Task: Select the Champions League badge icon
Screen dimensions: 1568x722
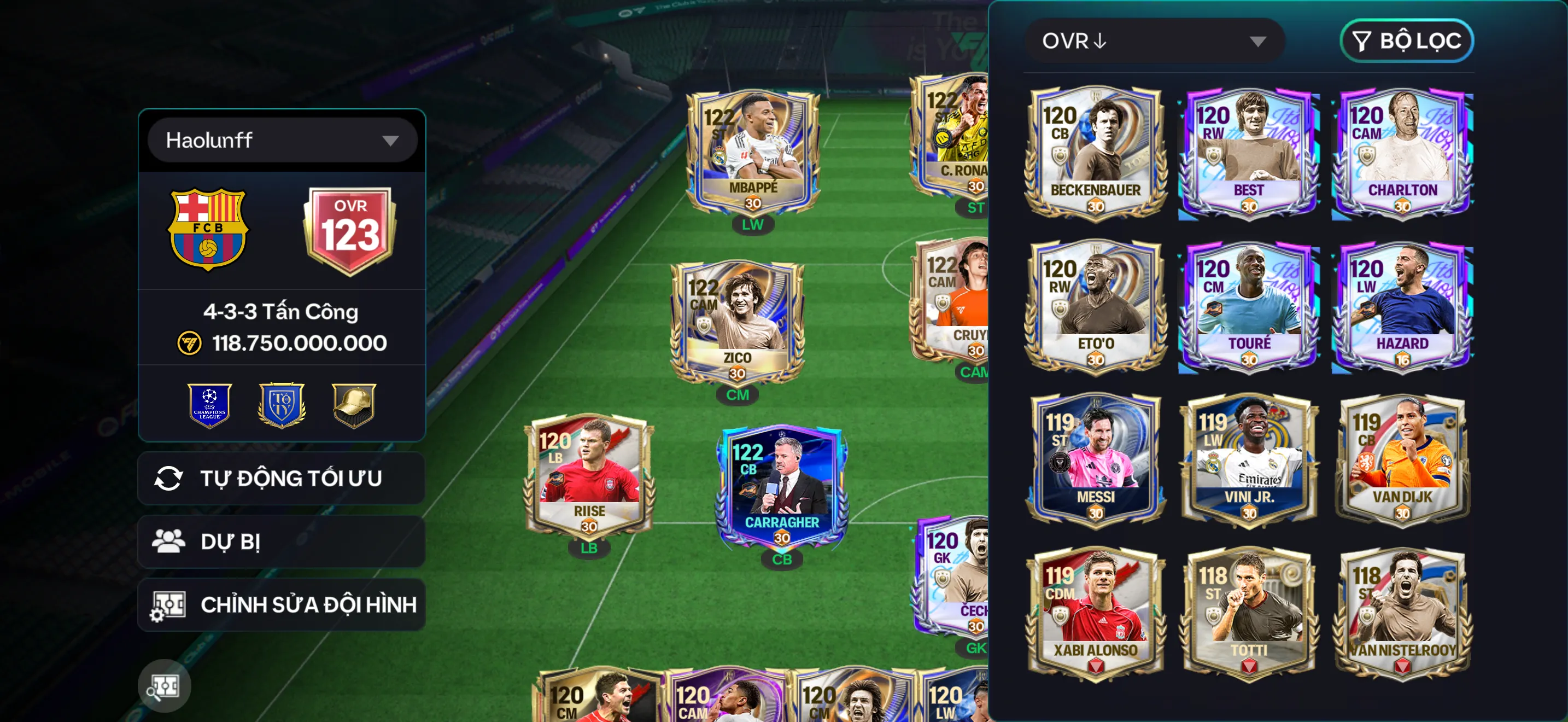Action: (209, 405)
